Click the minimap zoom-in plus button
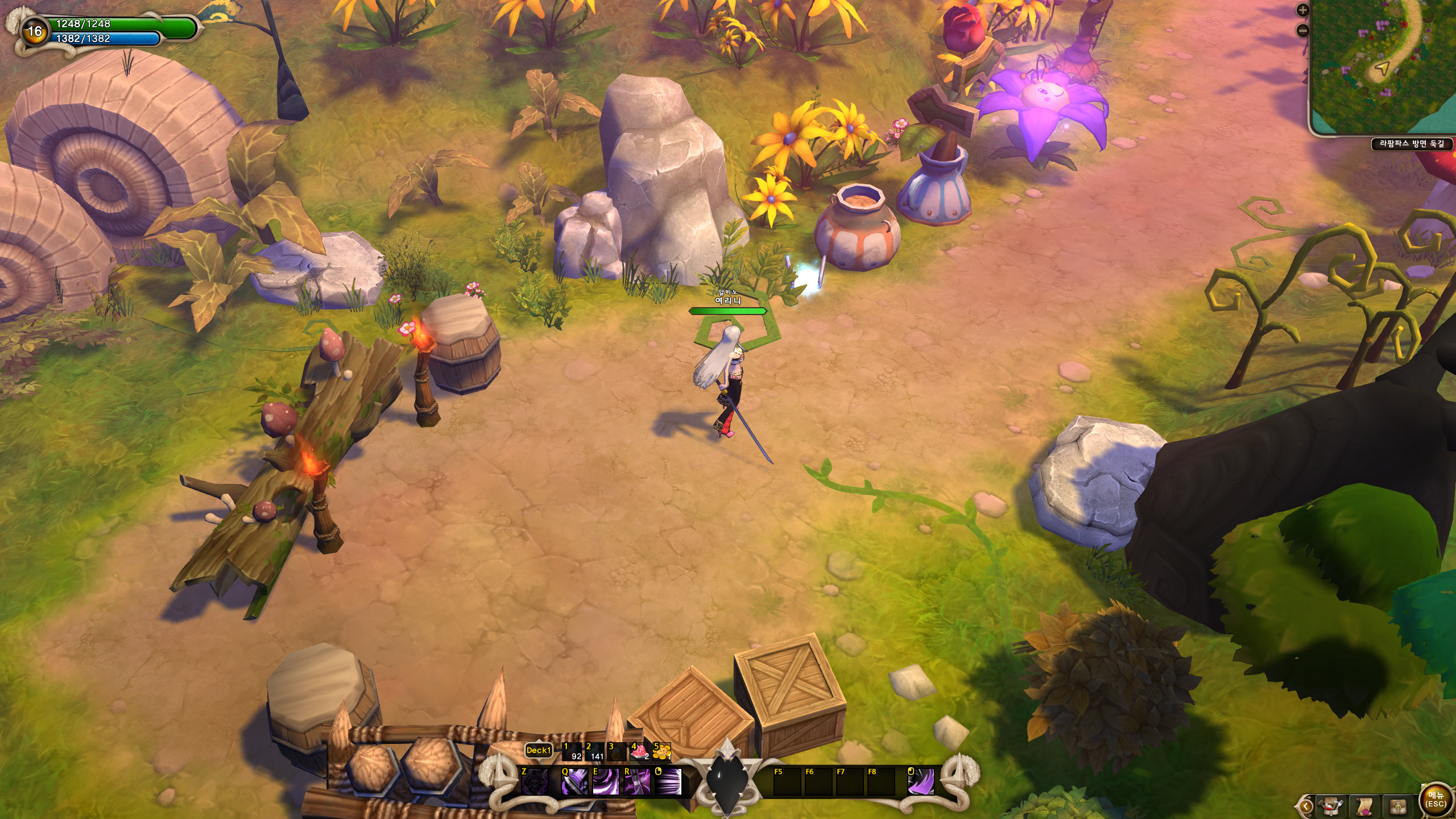1456x819 pixels. coord(1302,10)
